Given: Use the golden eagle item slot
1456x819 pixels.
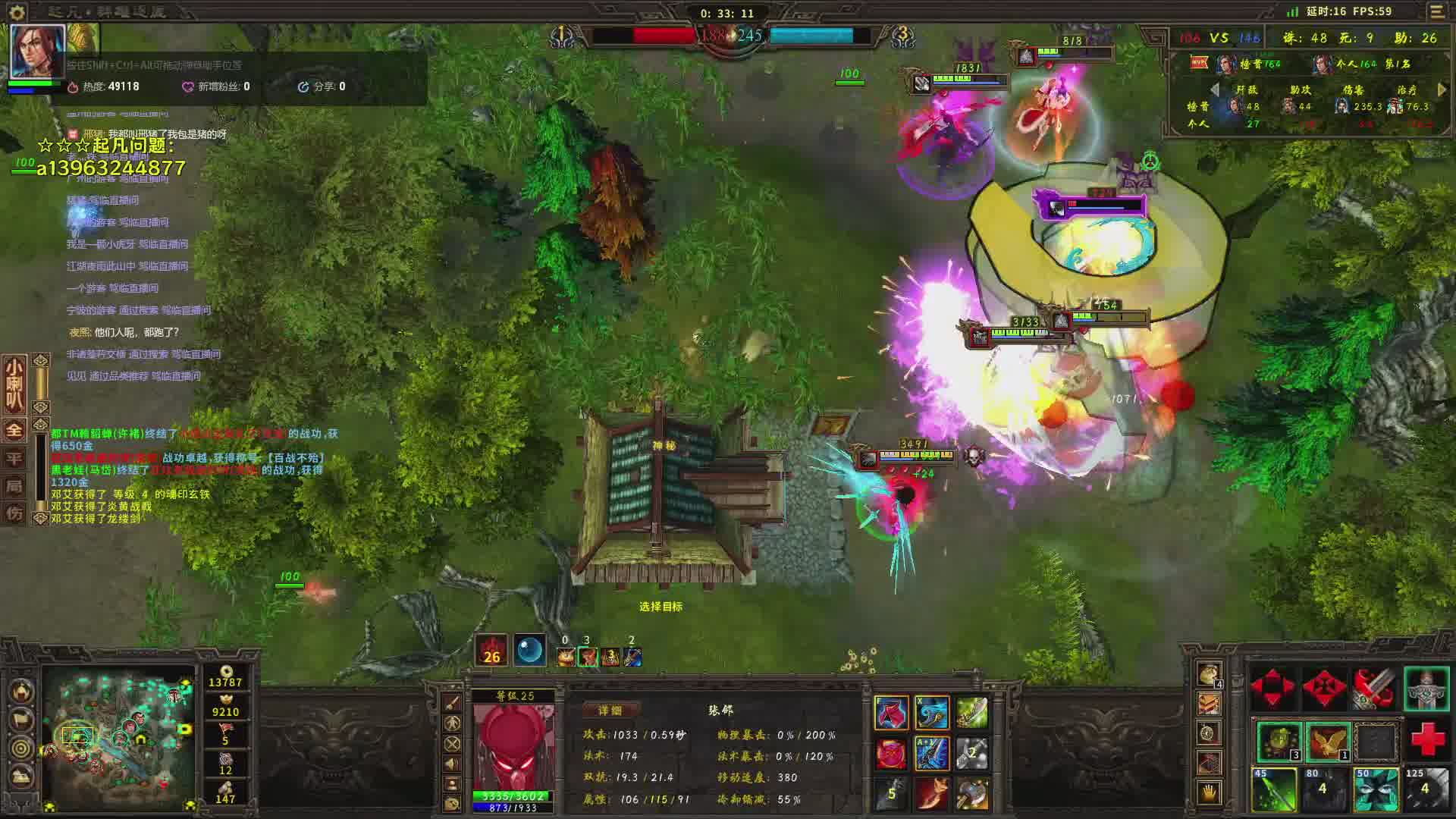Looking at the screenshot, I should click(1327, 741).
